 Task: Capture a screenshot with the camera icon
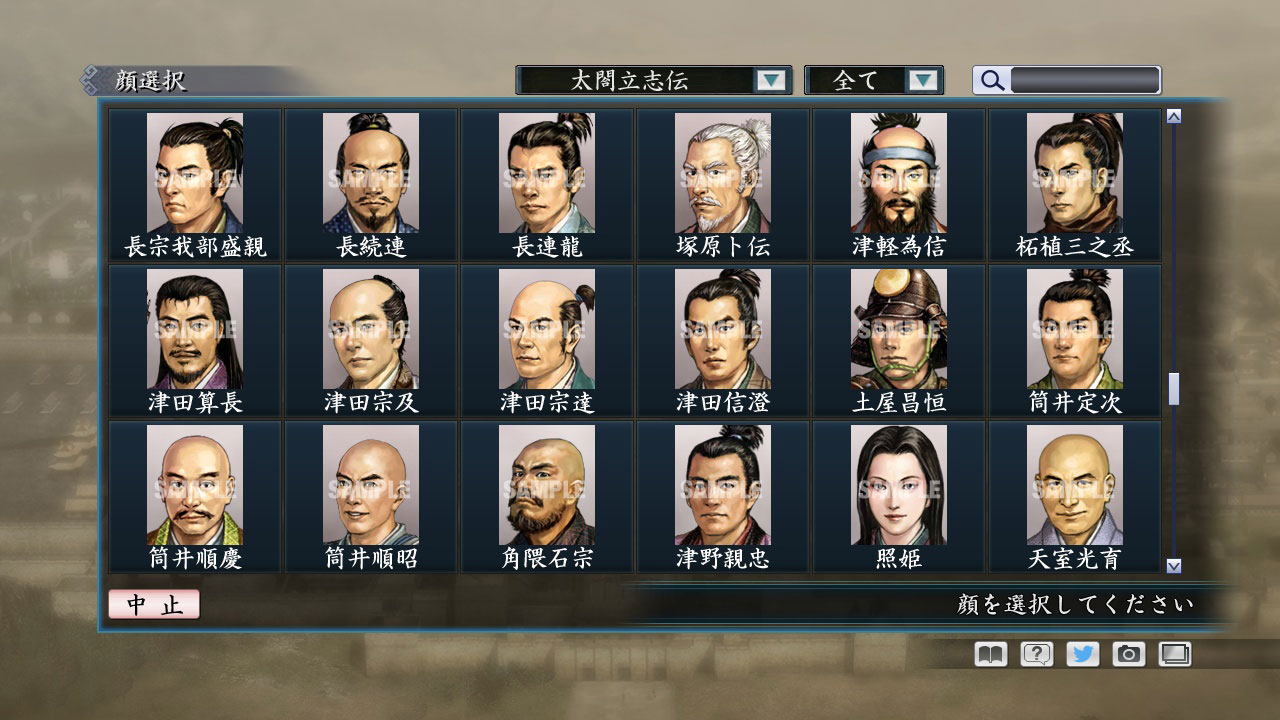point(1126,654)
